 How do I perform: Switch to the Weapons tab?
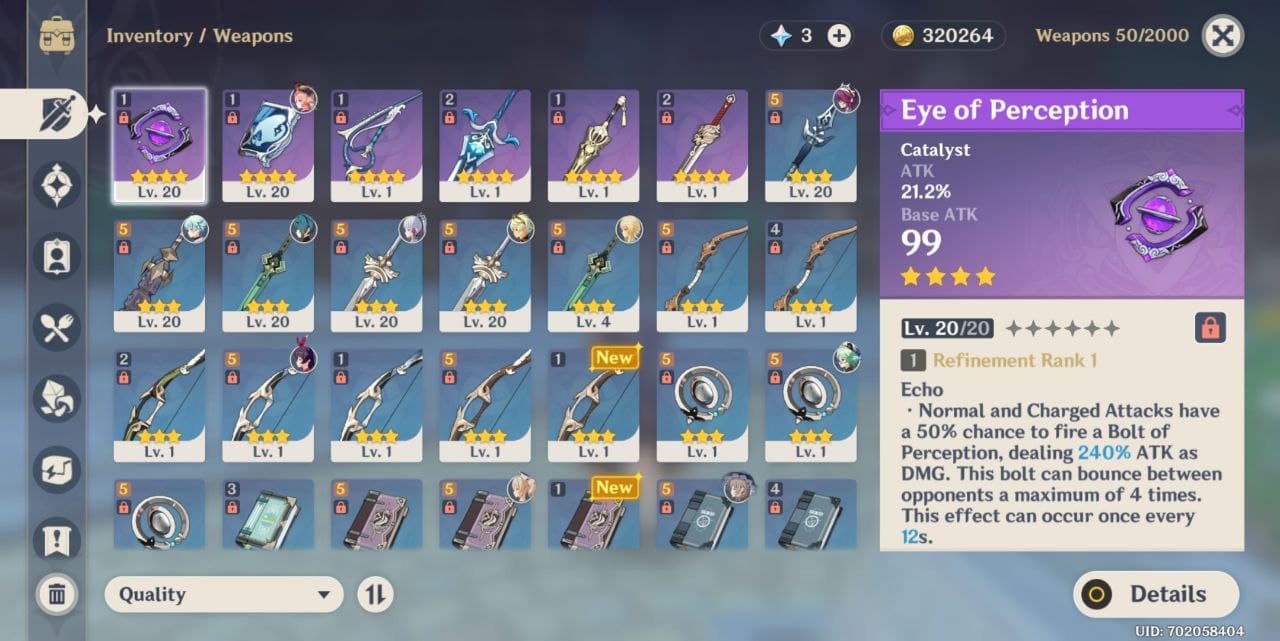56,114
